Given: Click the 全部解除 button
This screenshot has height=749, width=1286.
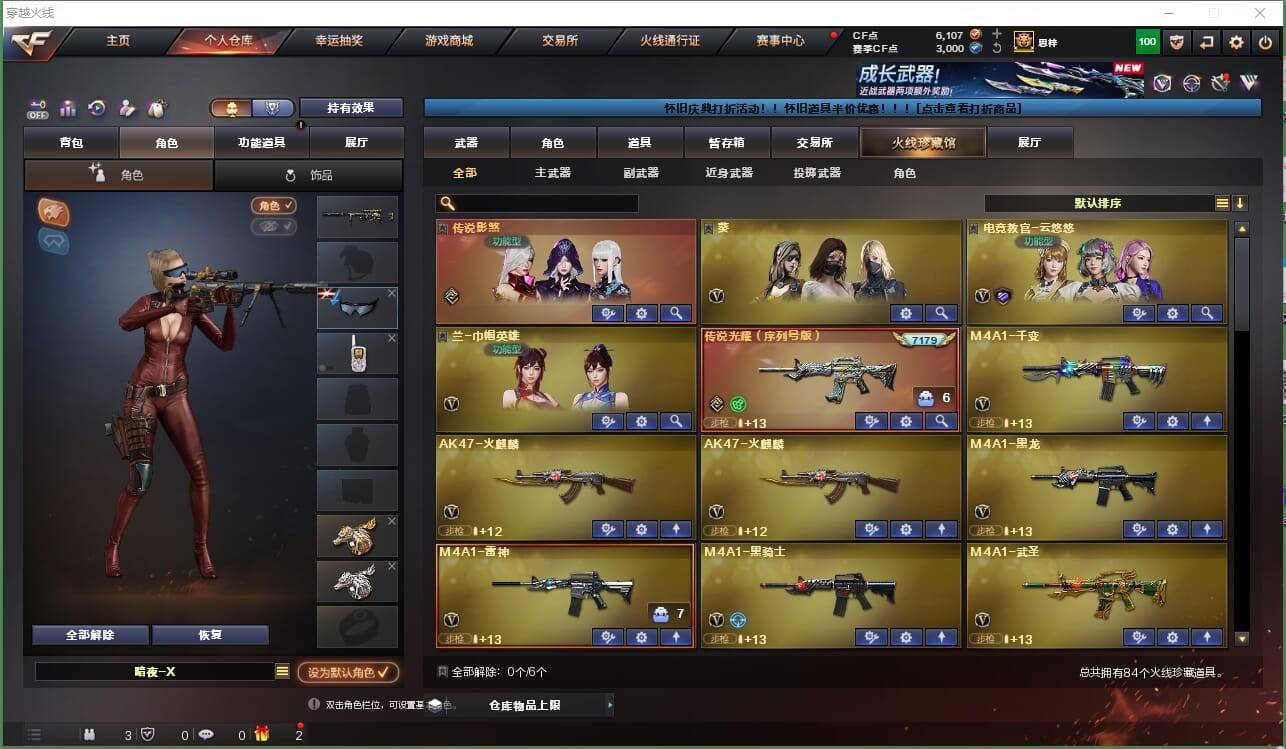Looking at the screenshot, I should click(x=89, y=634).
